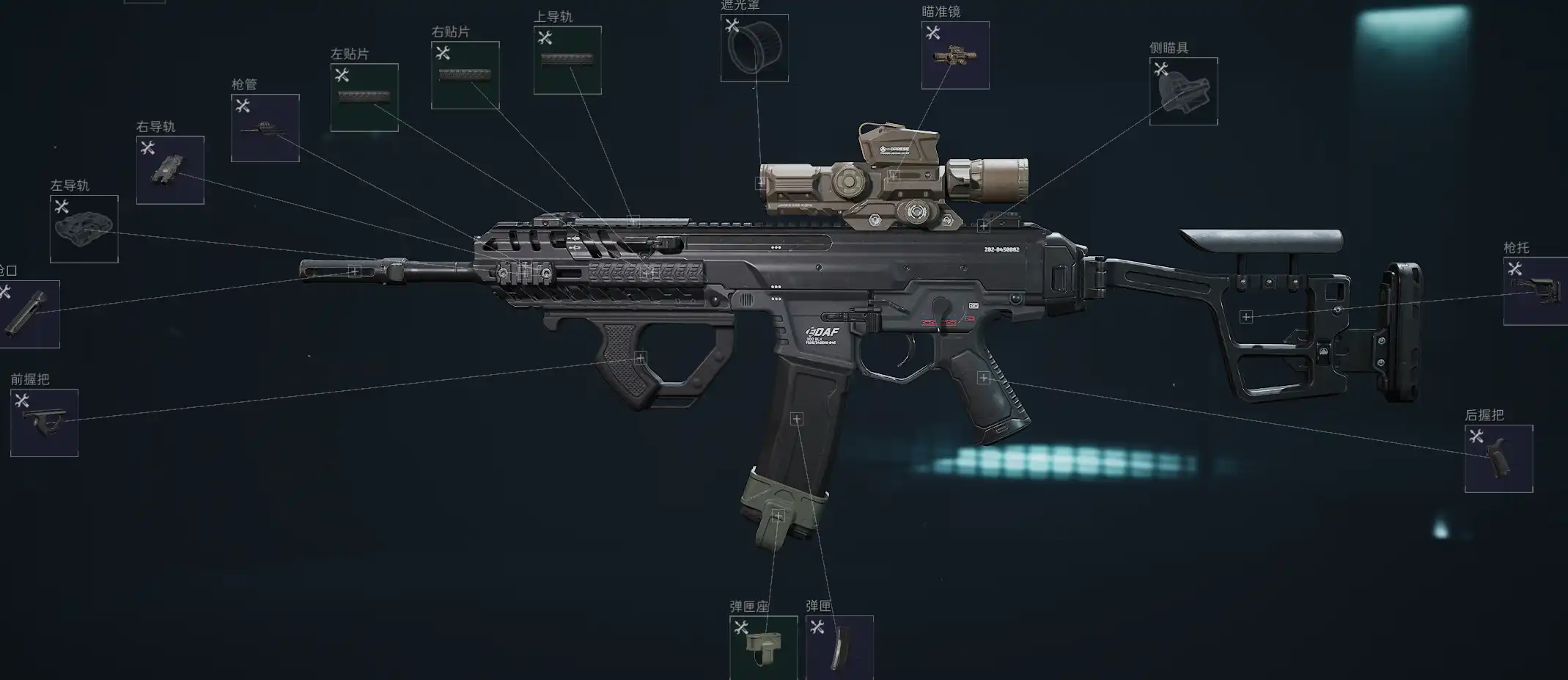Select the 遮光罩 sunshade slot
Image resolution: width=1568 pixels, height=680 pixels.
pos(754,48)
